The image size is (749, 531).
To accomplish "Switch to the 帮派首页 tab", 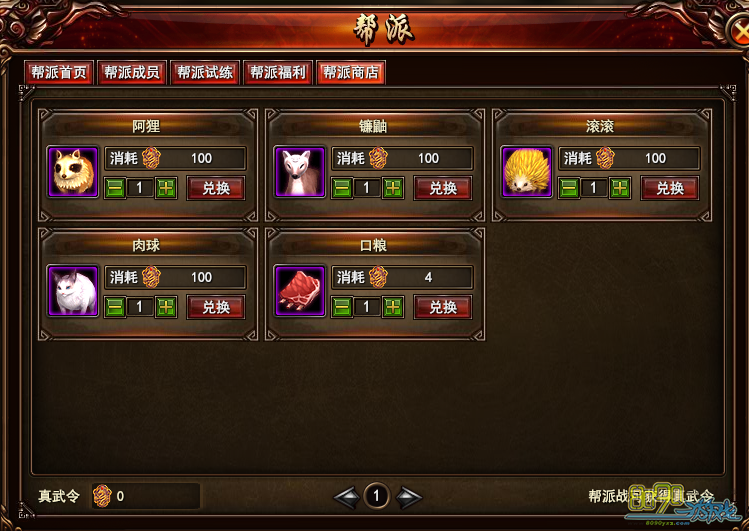I will coord(59,73).
